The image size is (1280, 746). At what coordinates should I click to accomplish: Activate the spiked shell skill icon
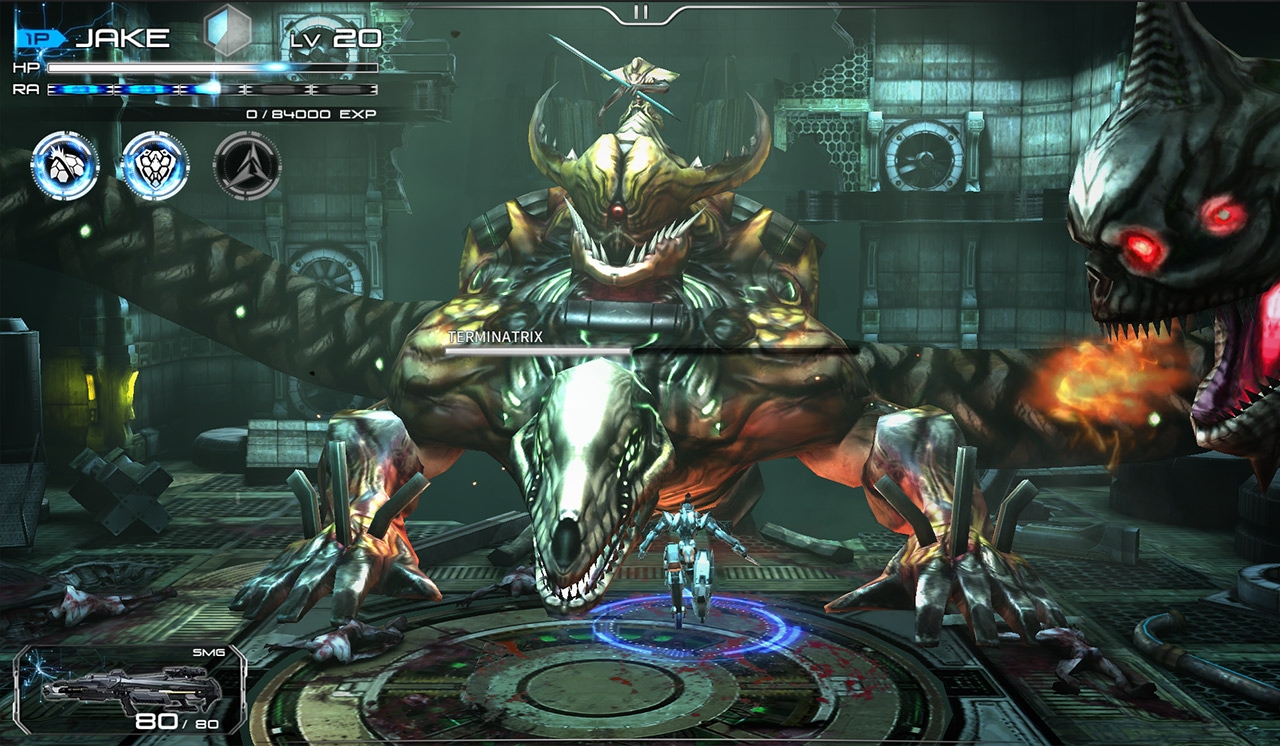click(x=66, y=165)
